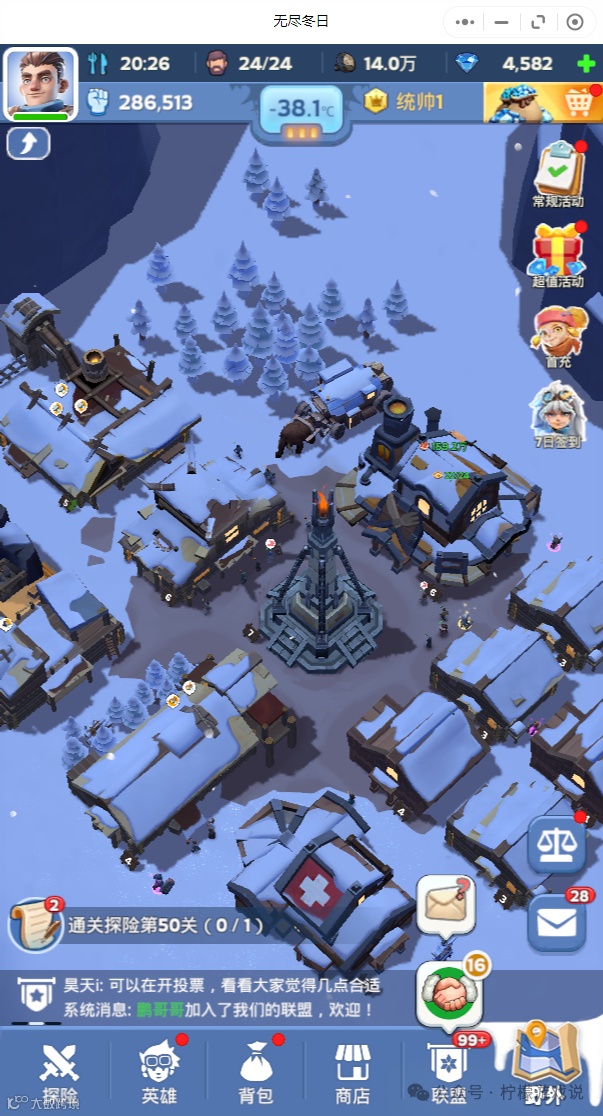Viewport: 603px width, 1116px height.
Task: Open the envelope letter notification
Action: pyautogui.click(x=444, y=904)
